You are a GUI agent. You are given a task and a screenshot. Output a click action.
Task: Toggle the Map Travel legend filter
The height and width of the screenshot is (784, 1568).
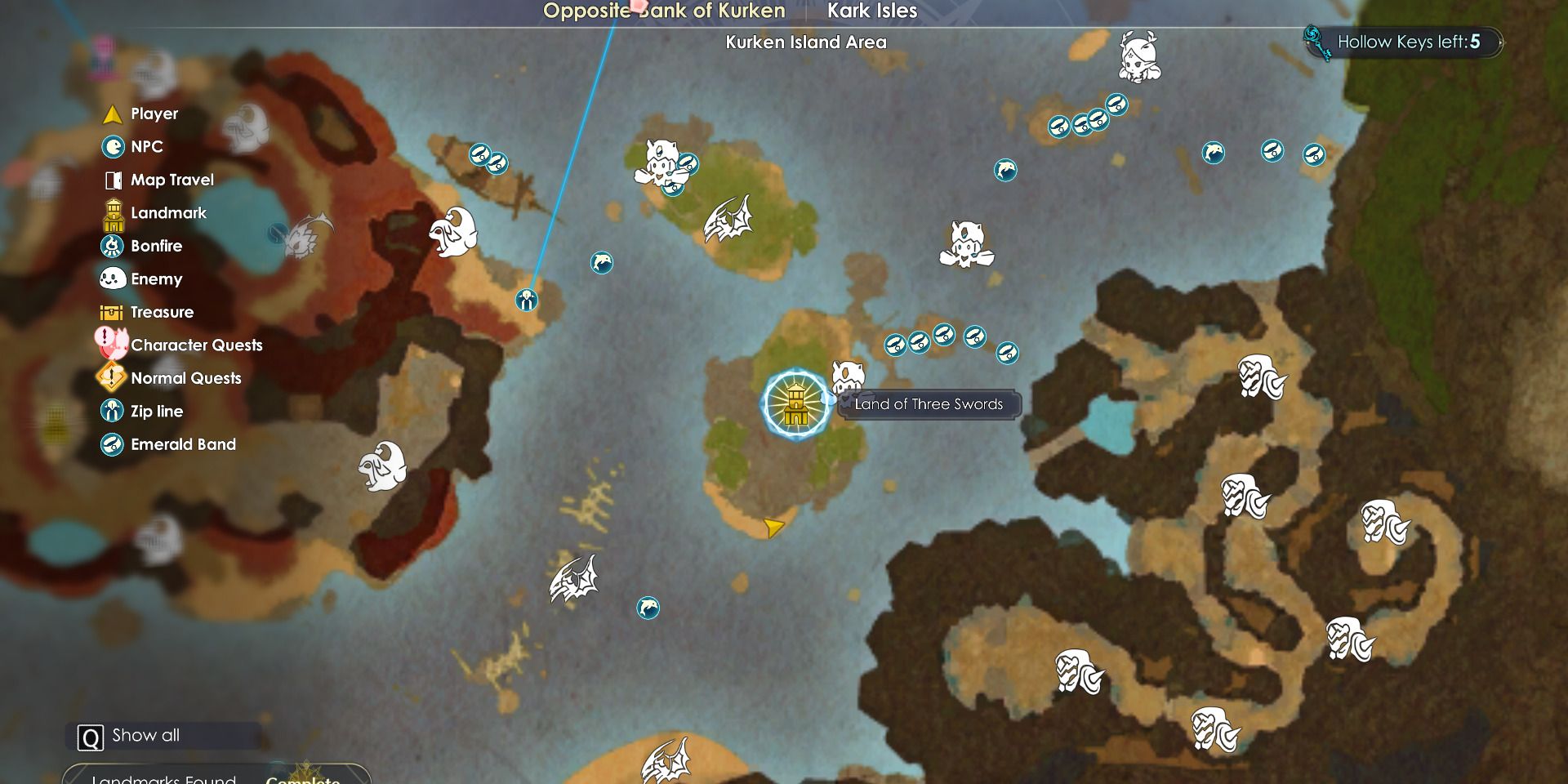(x=159, y=180)
